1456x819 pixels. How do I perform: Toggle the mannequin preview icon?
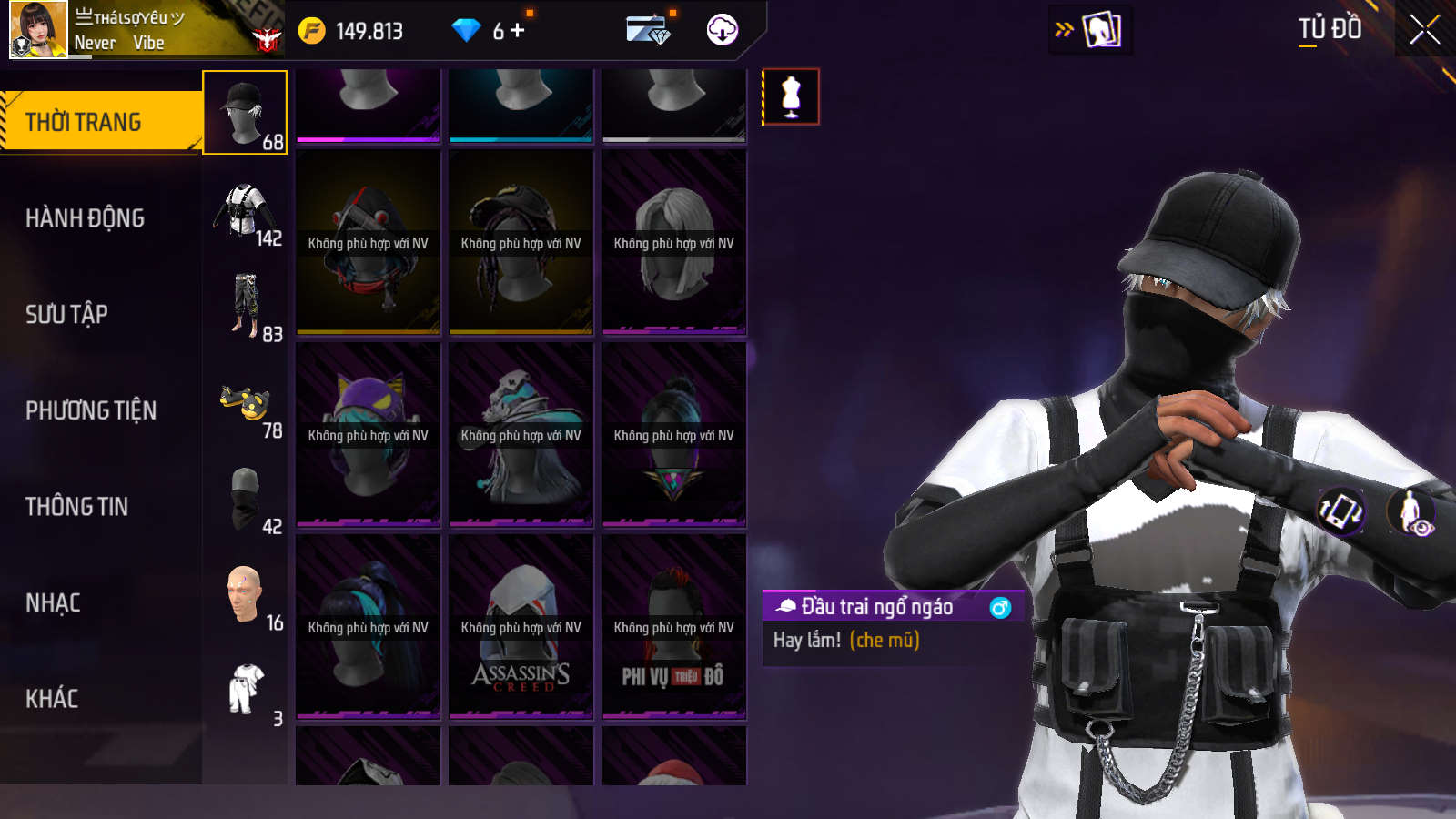[791, 96]
